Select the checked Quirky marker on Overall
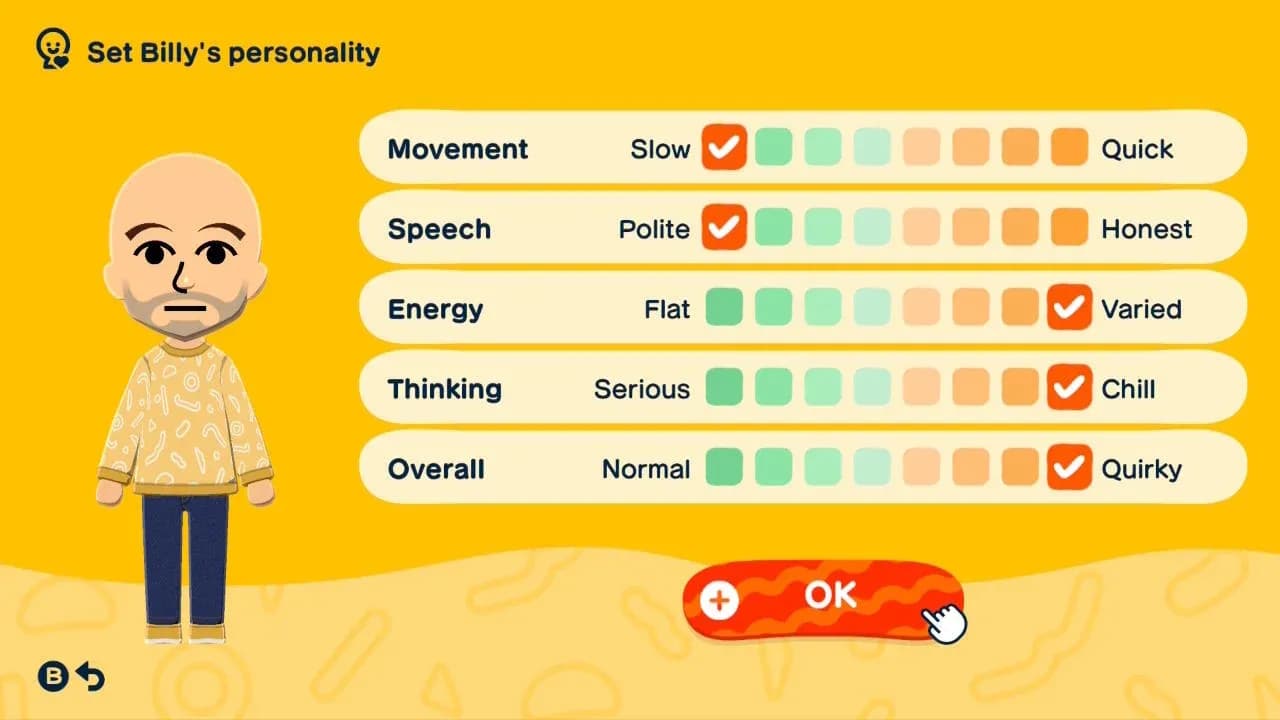 [x=1068, y=468]
